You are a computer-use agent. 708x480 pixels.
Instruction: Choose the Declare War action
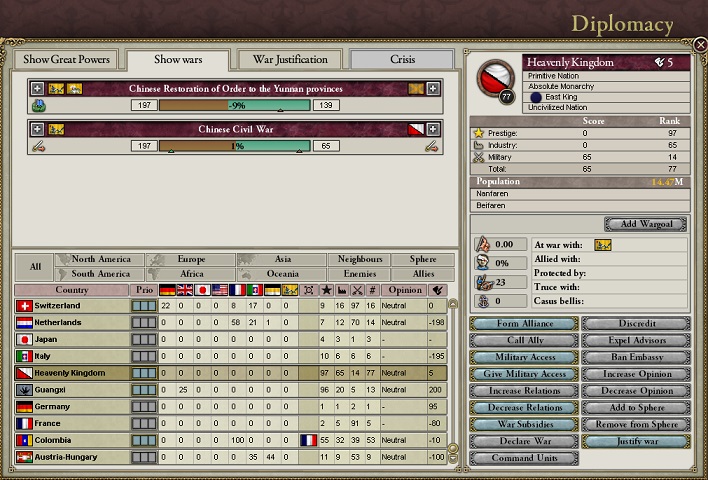[524, 441]
